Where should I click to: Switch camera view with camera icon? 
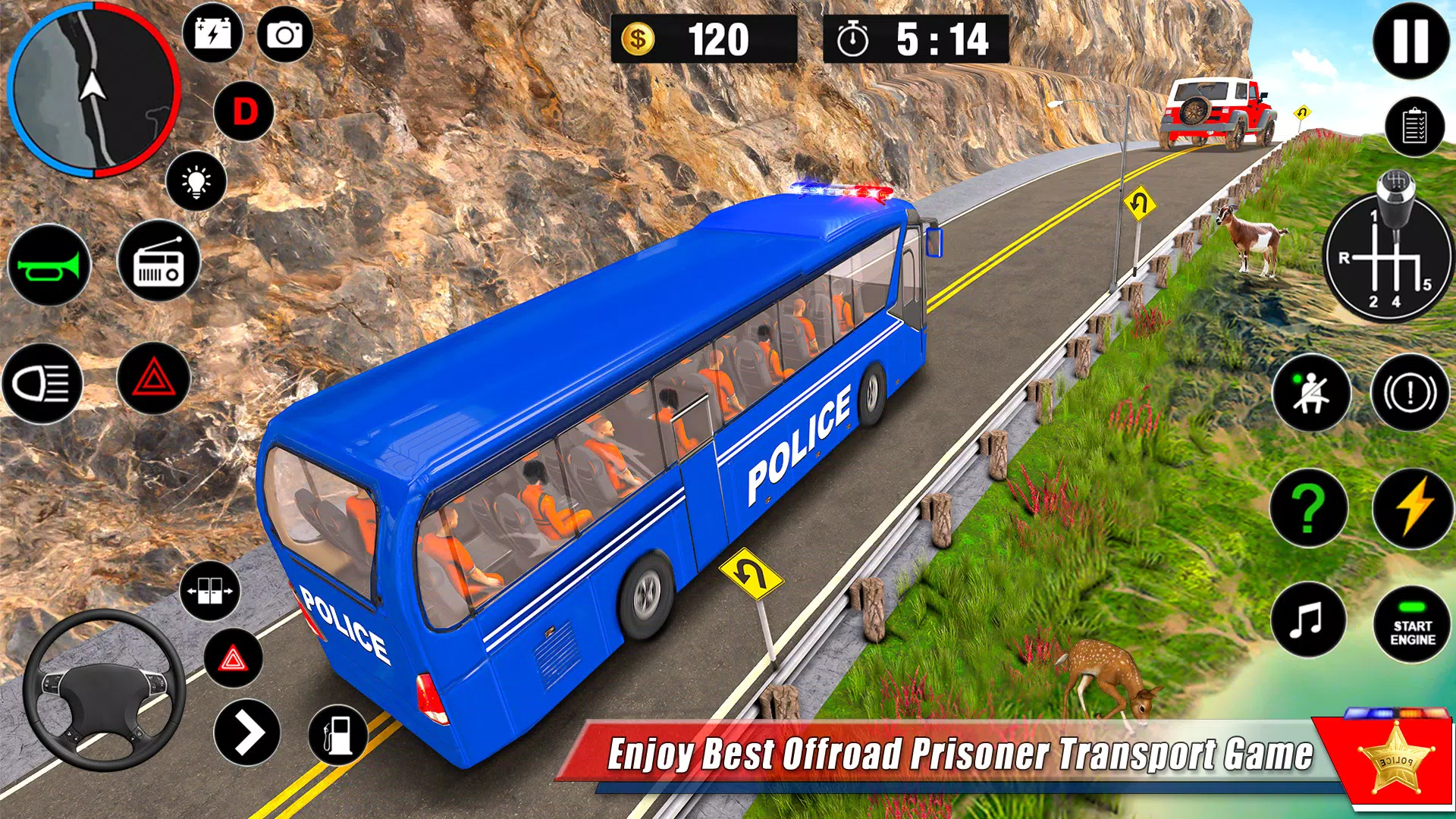click(x=285, y=34)
